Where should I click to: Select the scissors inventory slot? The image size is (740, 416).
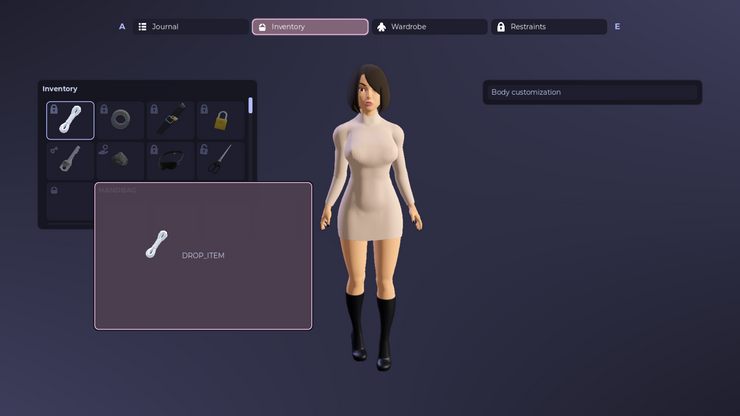coord(220,160)
